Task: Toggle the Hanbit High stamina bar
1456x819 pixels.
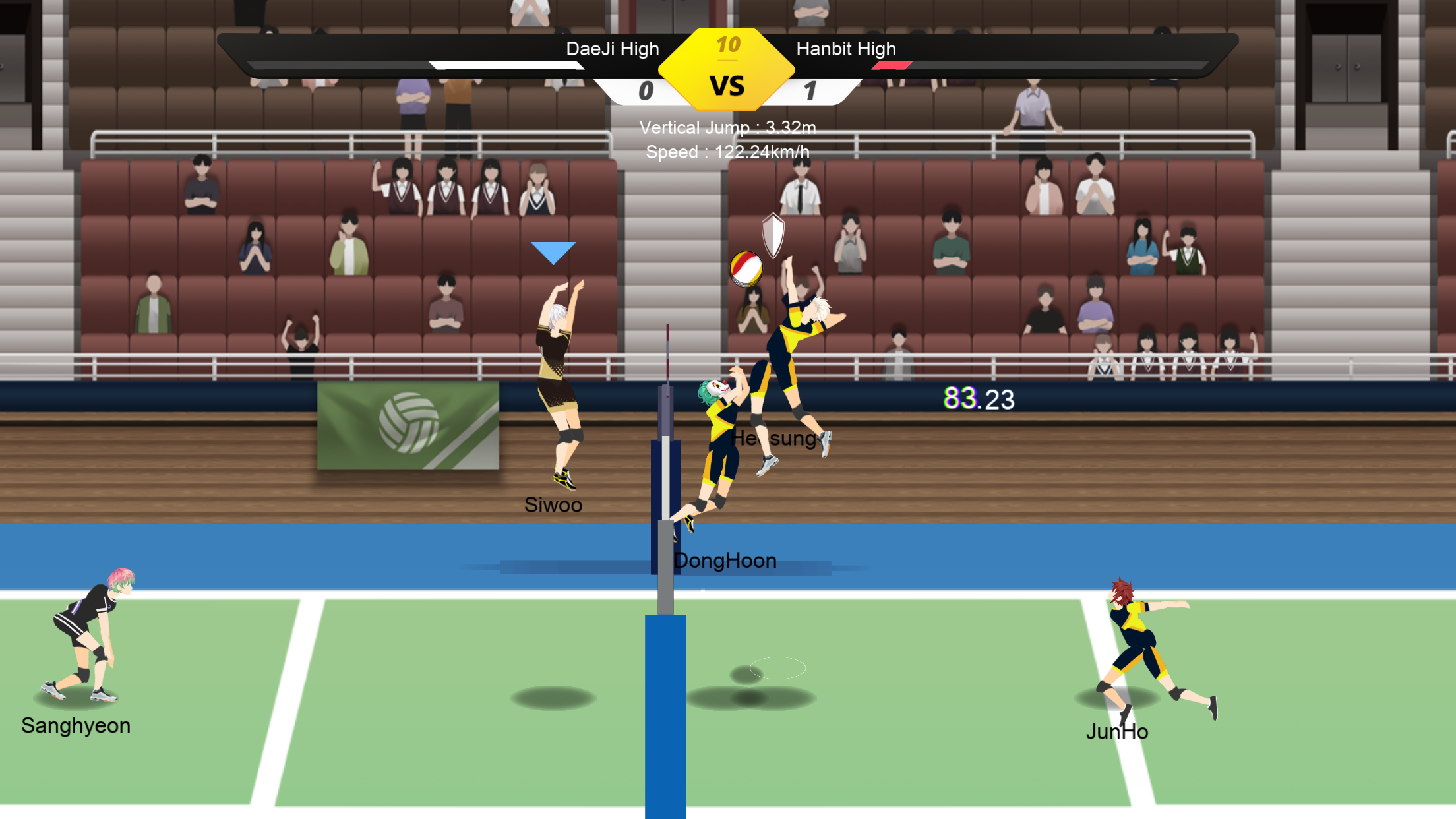Action: click(x=1055, y=66)
